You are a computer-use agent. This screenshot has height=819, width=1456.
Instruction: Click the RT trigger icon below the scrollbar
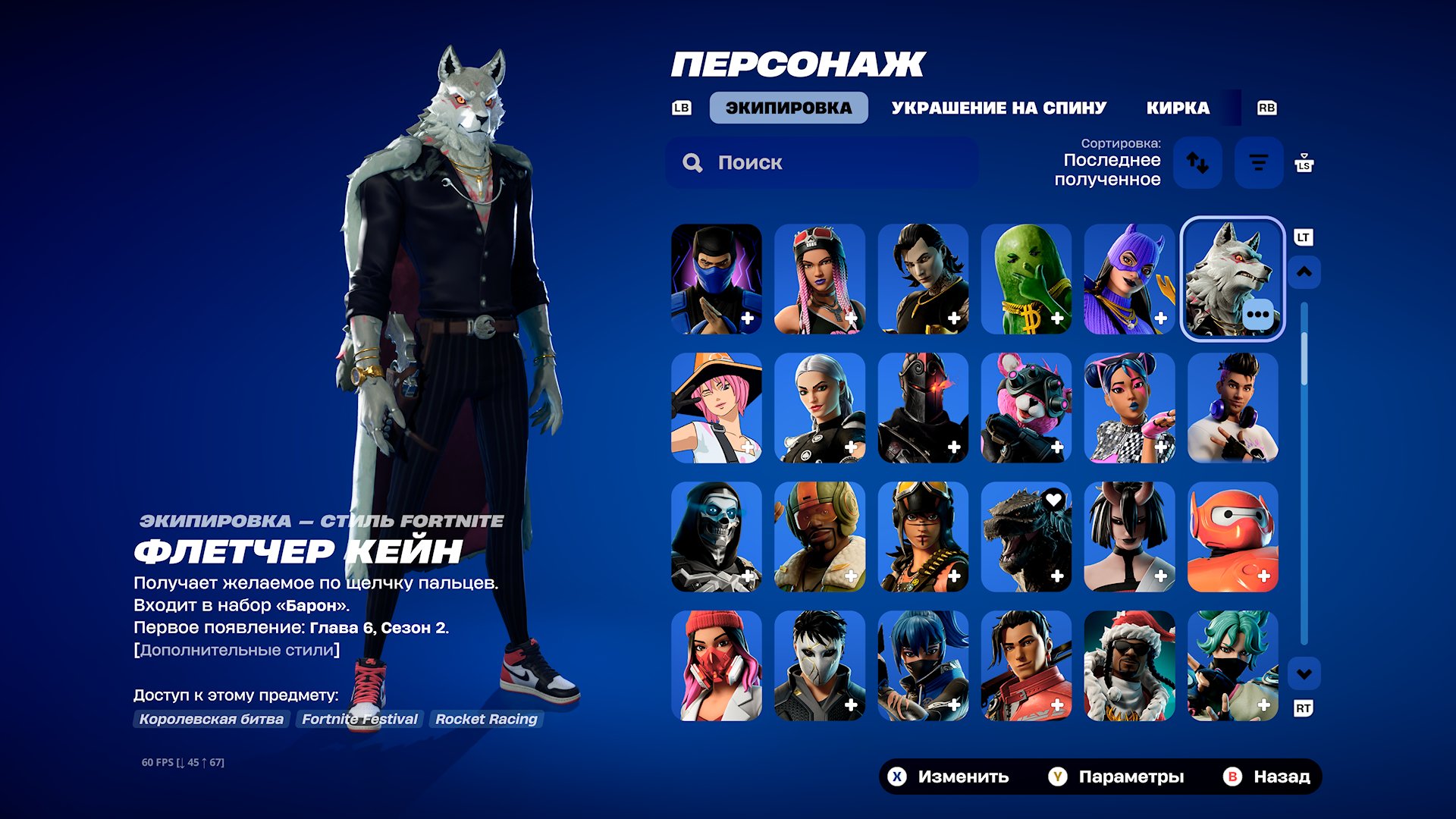pos(1302,707)
